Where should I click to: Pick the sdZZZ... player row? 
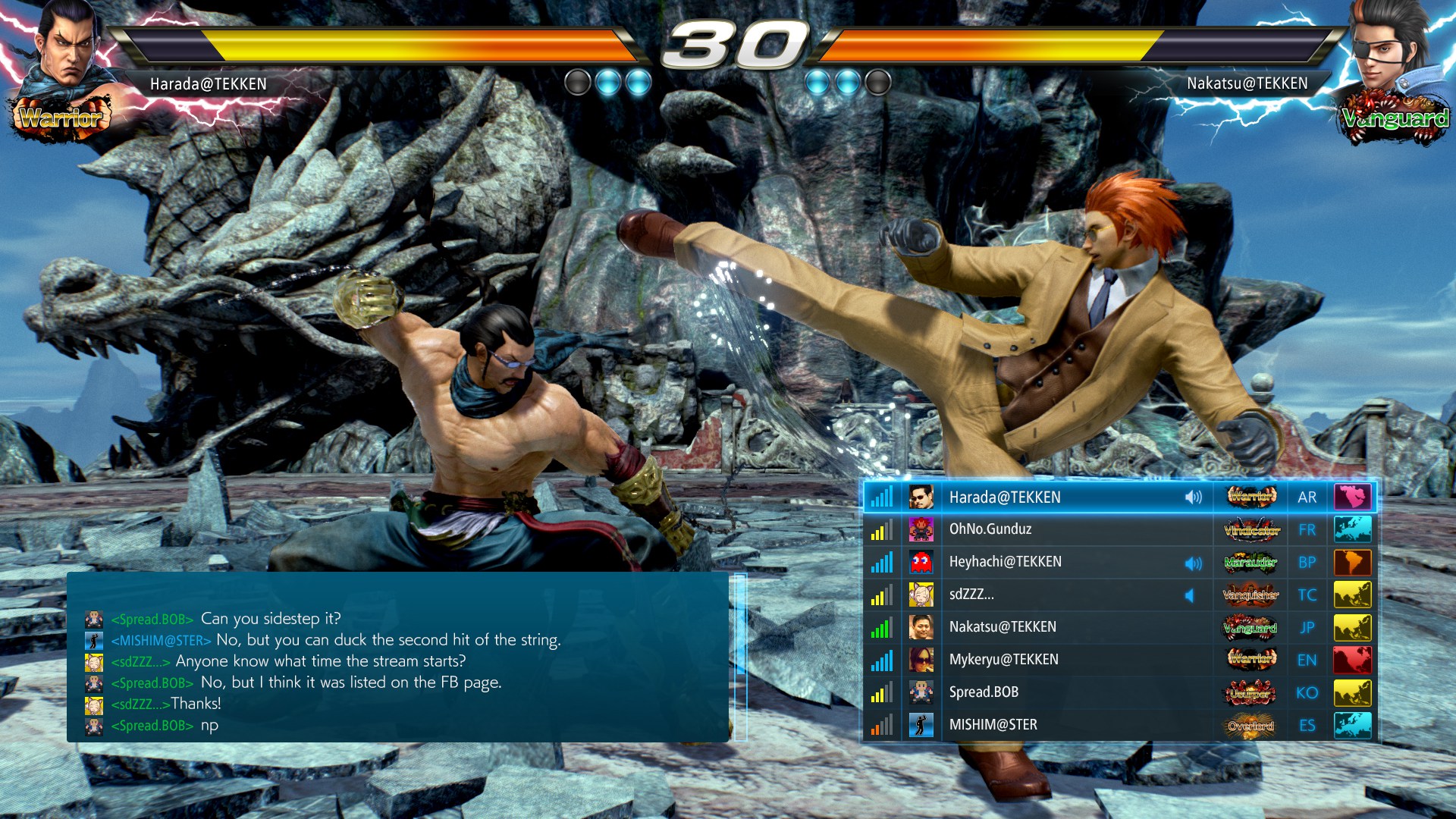coord(971,595)
